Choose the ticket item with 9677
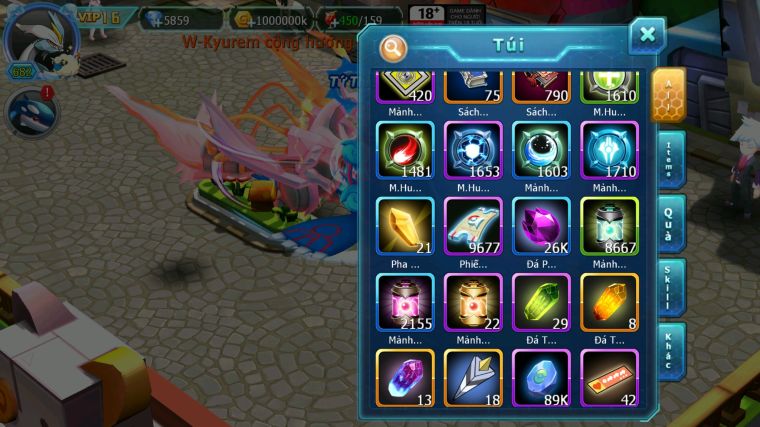 (473, 226)
